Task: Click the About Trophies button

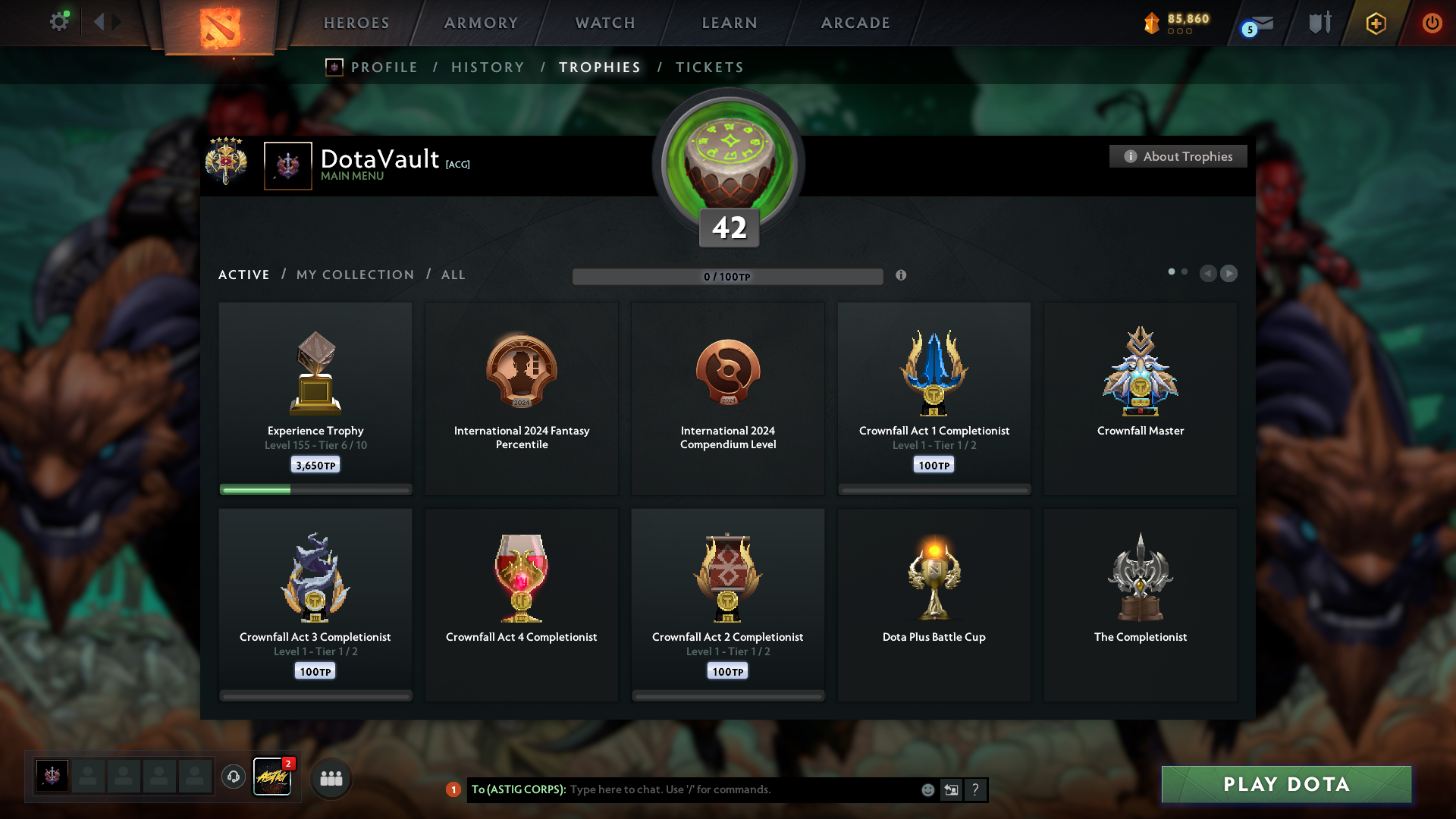Action: click(x=1178, y=156)
